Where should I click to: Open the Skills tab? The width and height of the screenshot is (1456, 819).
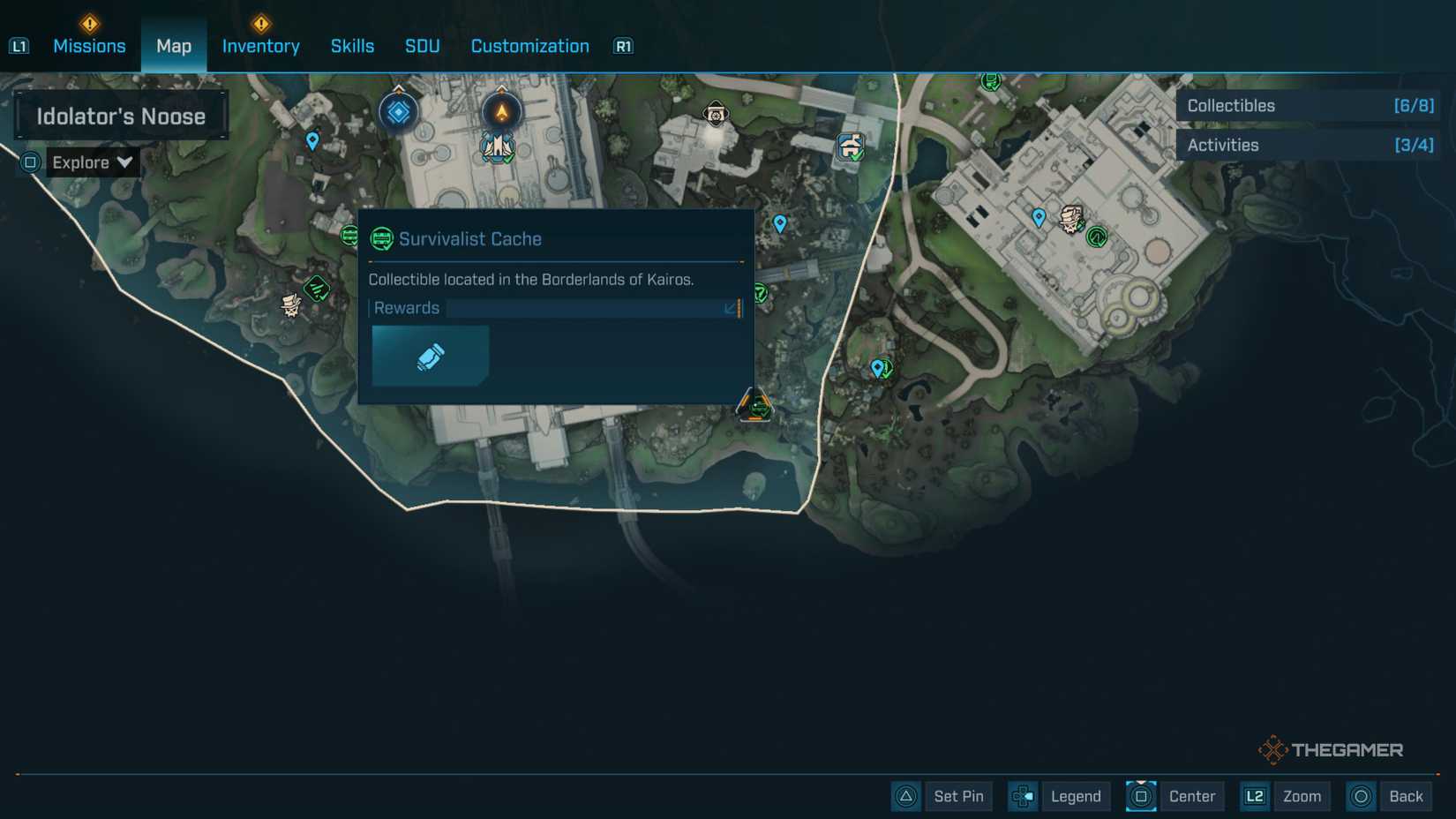(352, 46)
